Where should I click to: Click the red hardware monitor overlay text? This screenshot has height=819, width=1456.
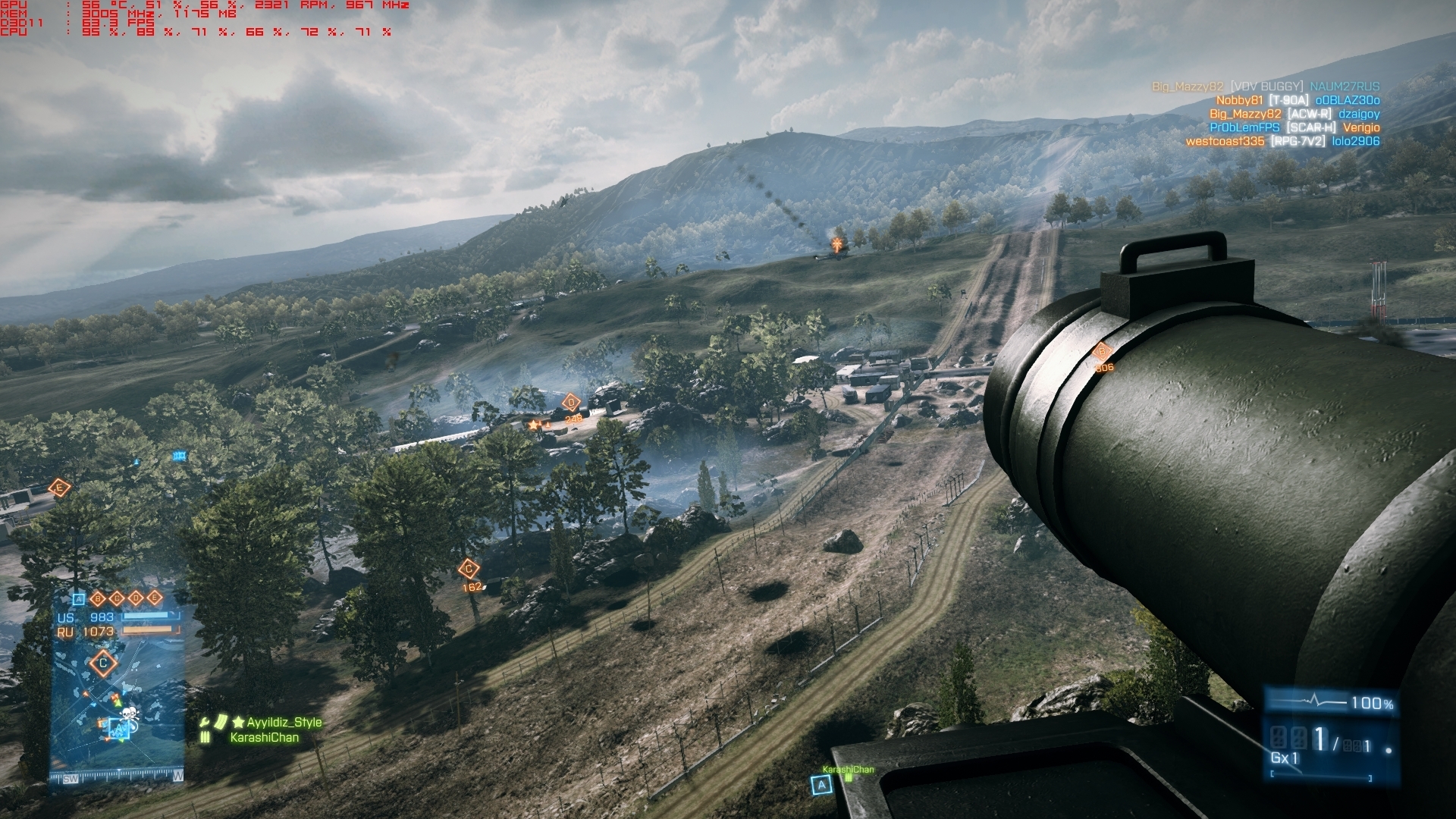[x=205, y=18]
